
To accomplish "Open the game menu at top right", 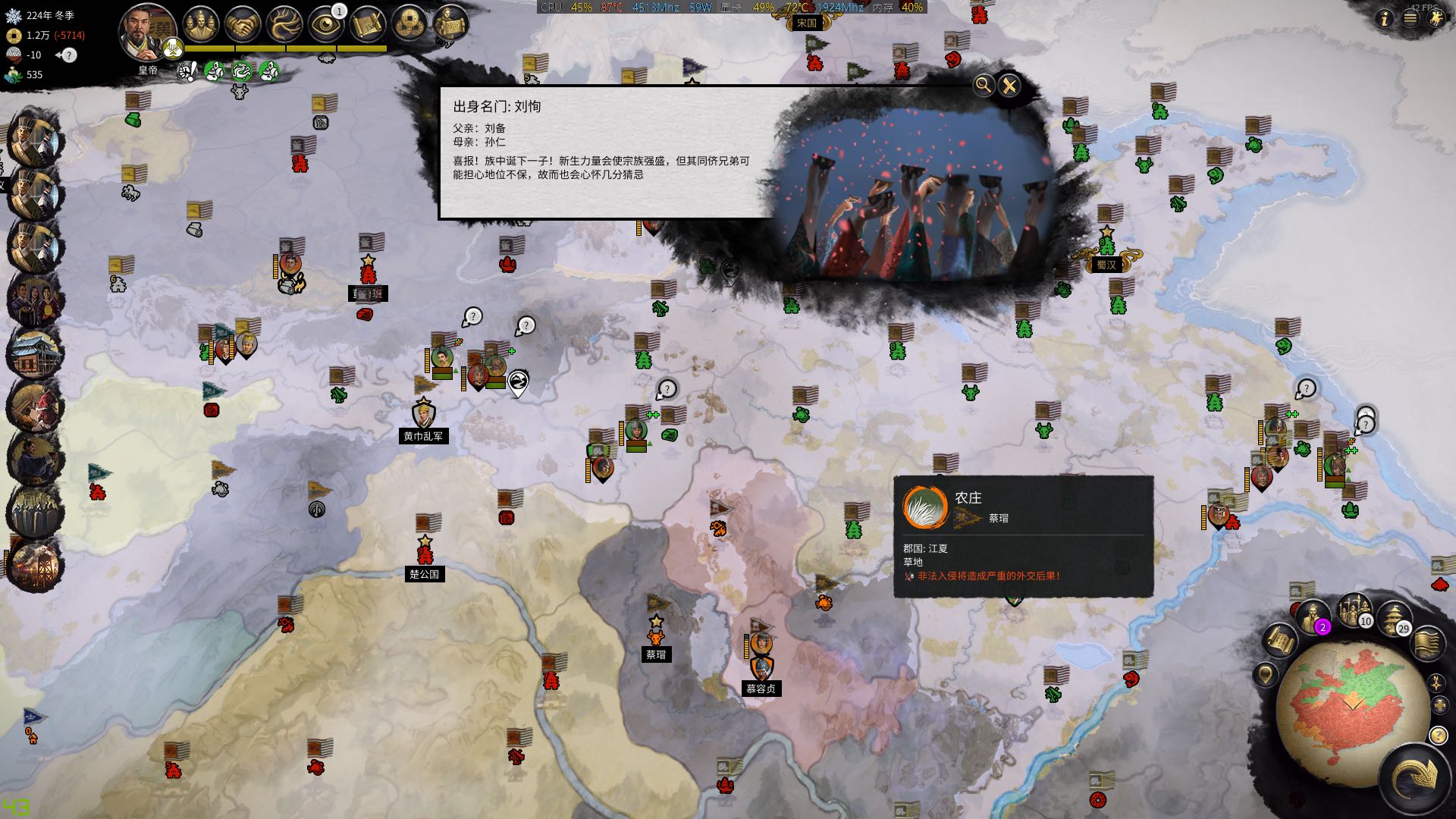I will [x=1410, y=19].
